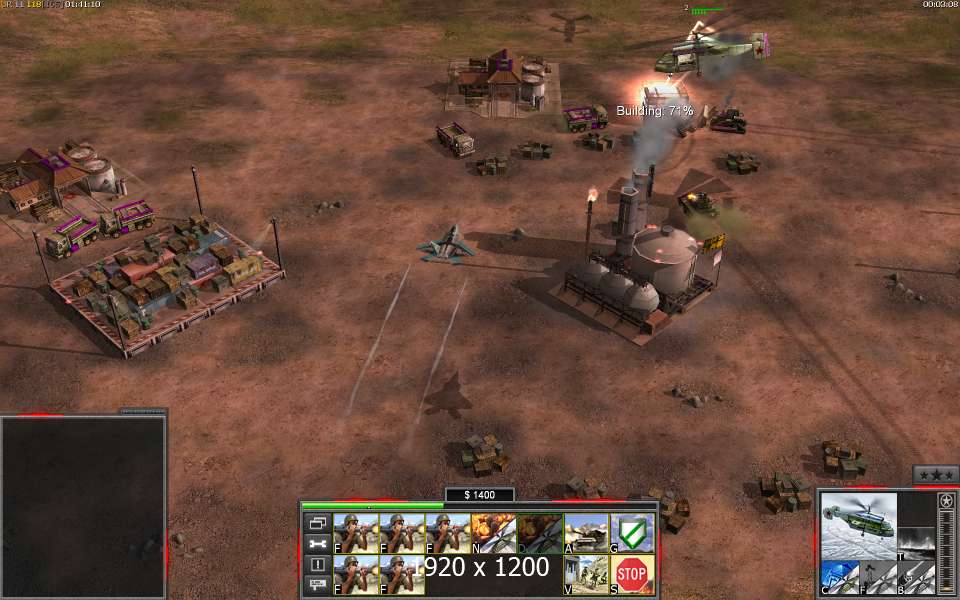960x600 pixels.
Task: Open the overlapping windows button
Action: pyautogui.click(x=318, y=523)
